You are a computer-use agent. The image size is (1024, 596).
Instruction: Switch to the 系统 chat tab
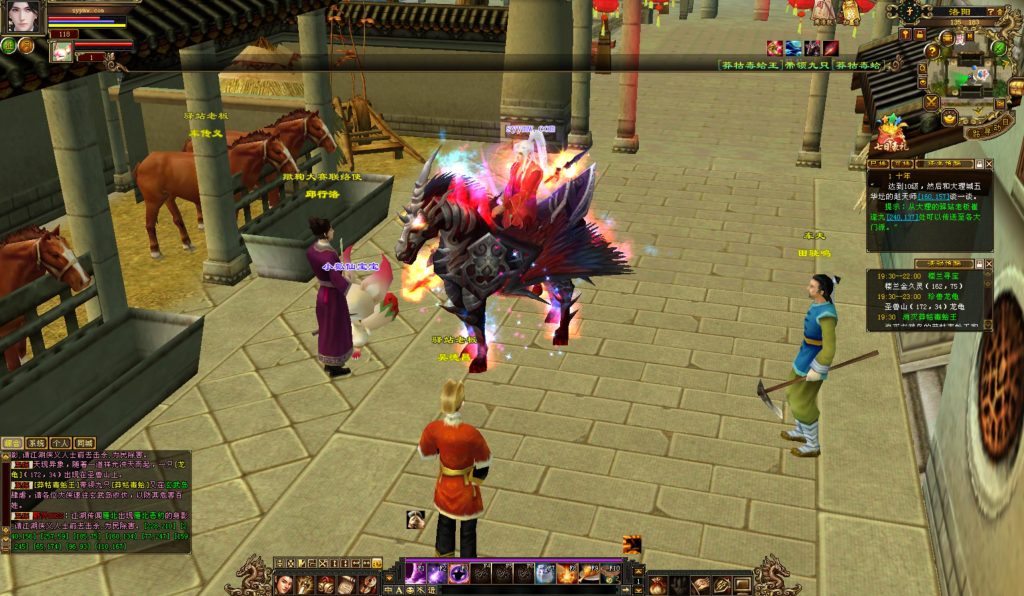37,442
